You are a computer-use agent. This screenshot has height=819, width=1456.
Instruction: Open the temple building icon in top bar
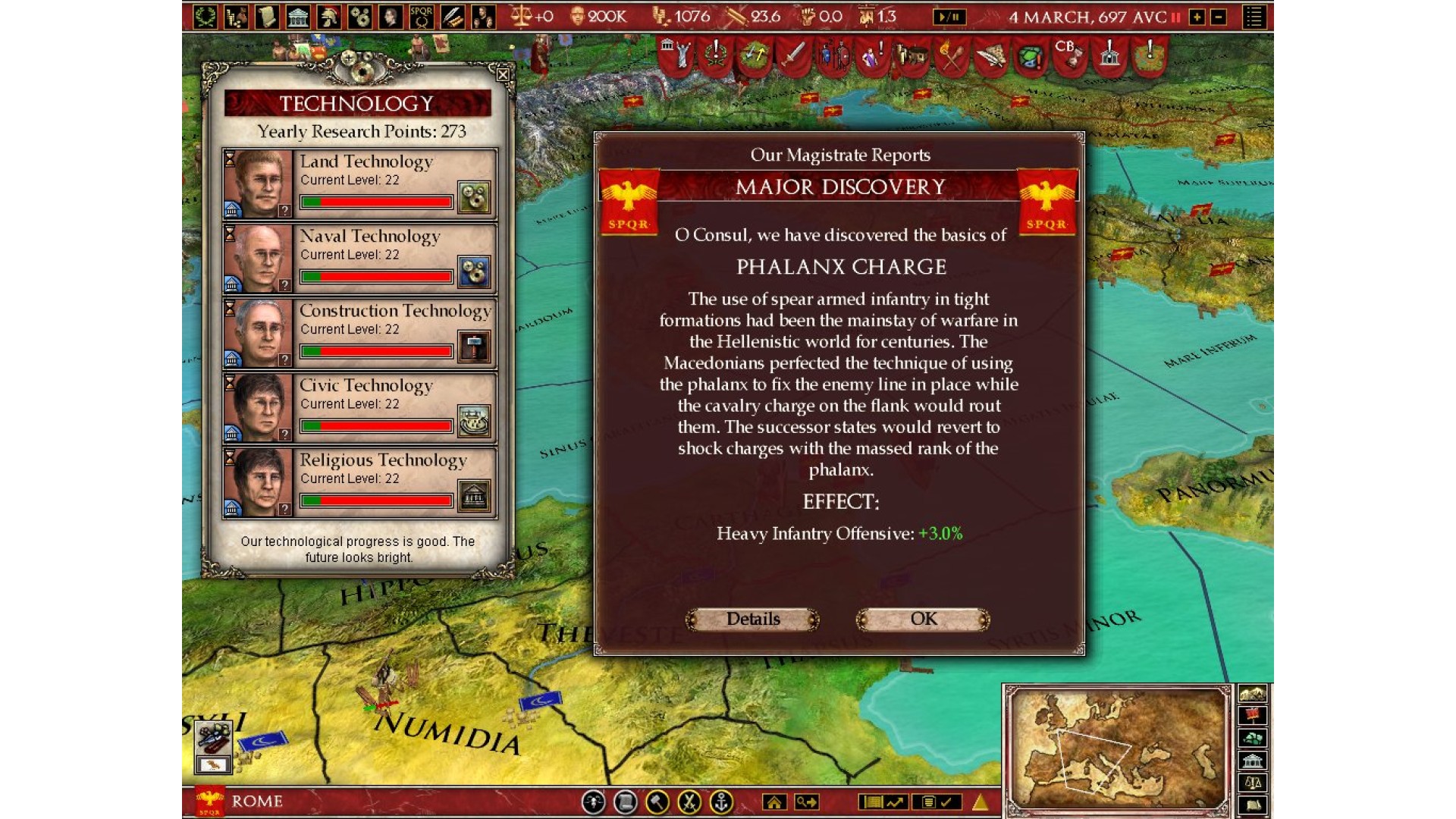(x=298, y=17)
